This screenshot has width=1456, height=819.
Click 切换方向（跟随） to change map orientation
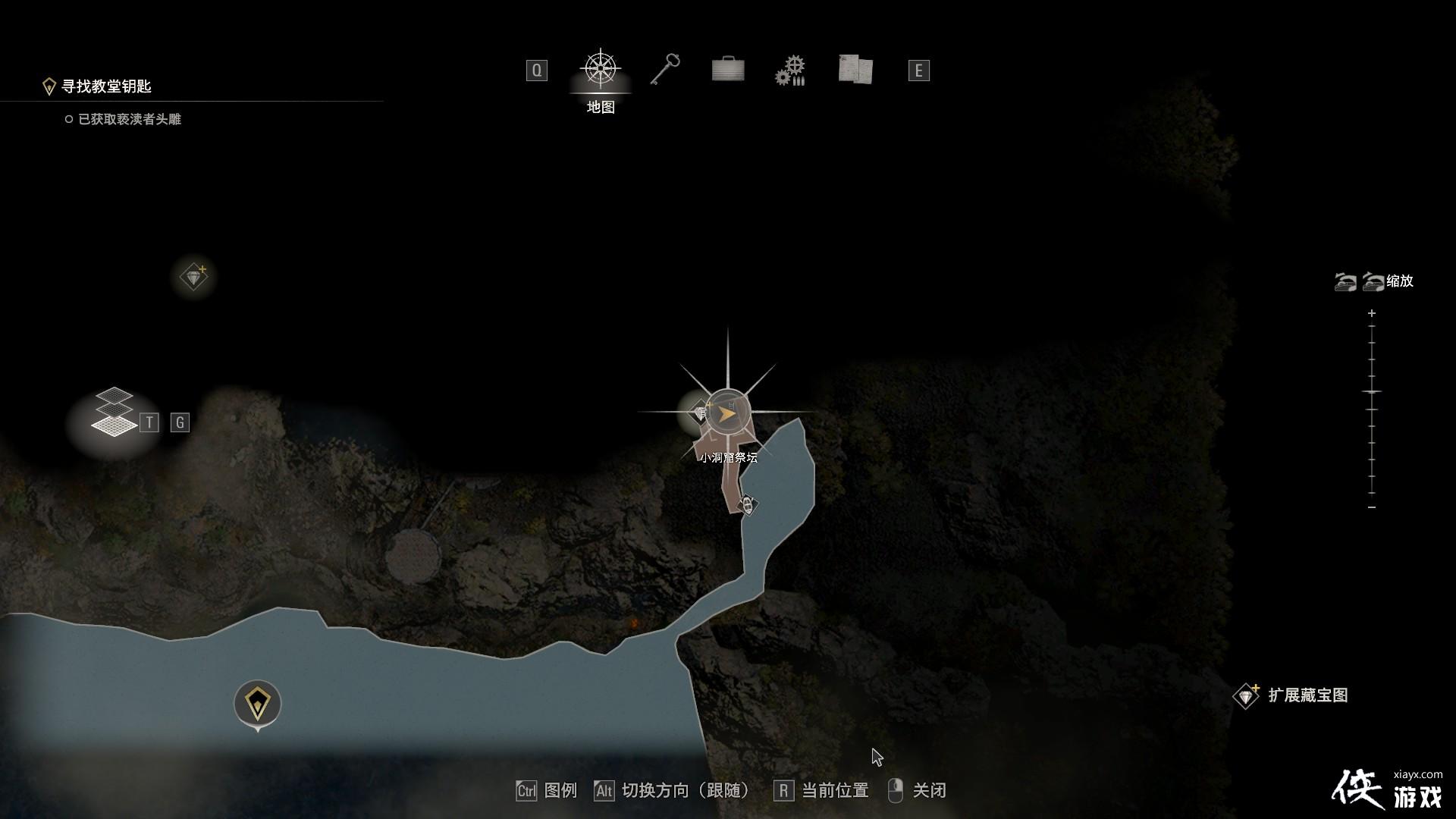(x=675, y=790)
